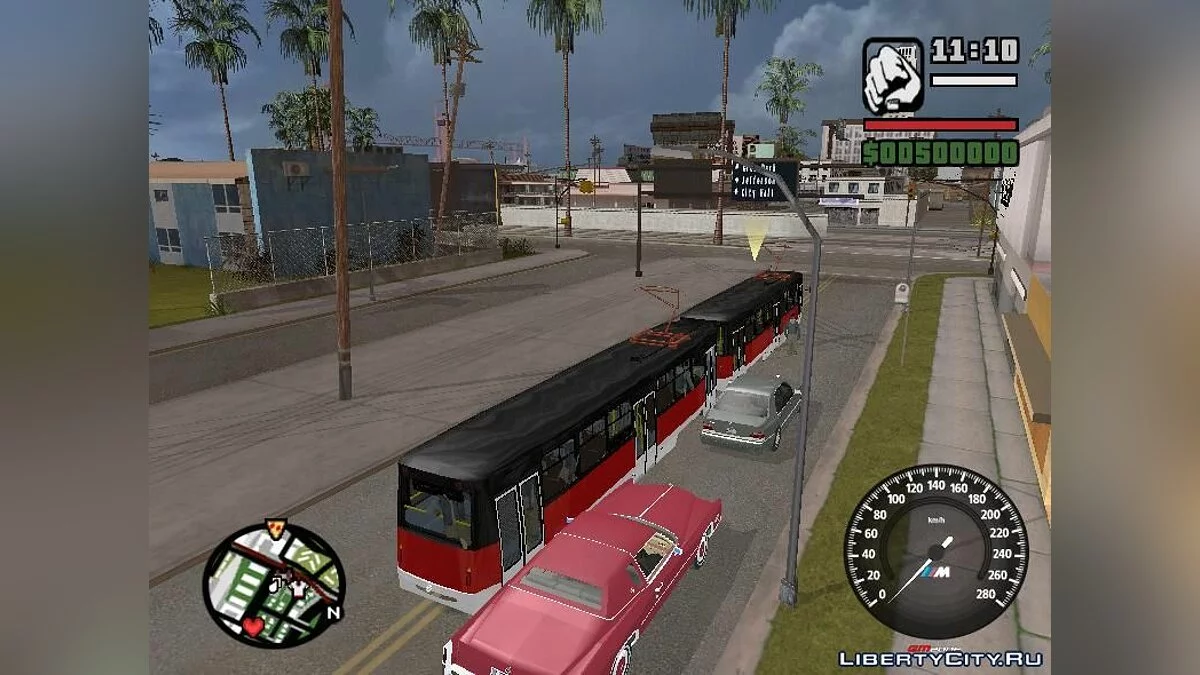This screenshot has height=675, width=1200.
Task: Click the north N indicator on the radar
Action: (334, 613)
